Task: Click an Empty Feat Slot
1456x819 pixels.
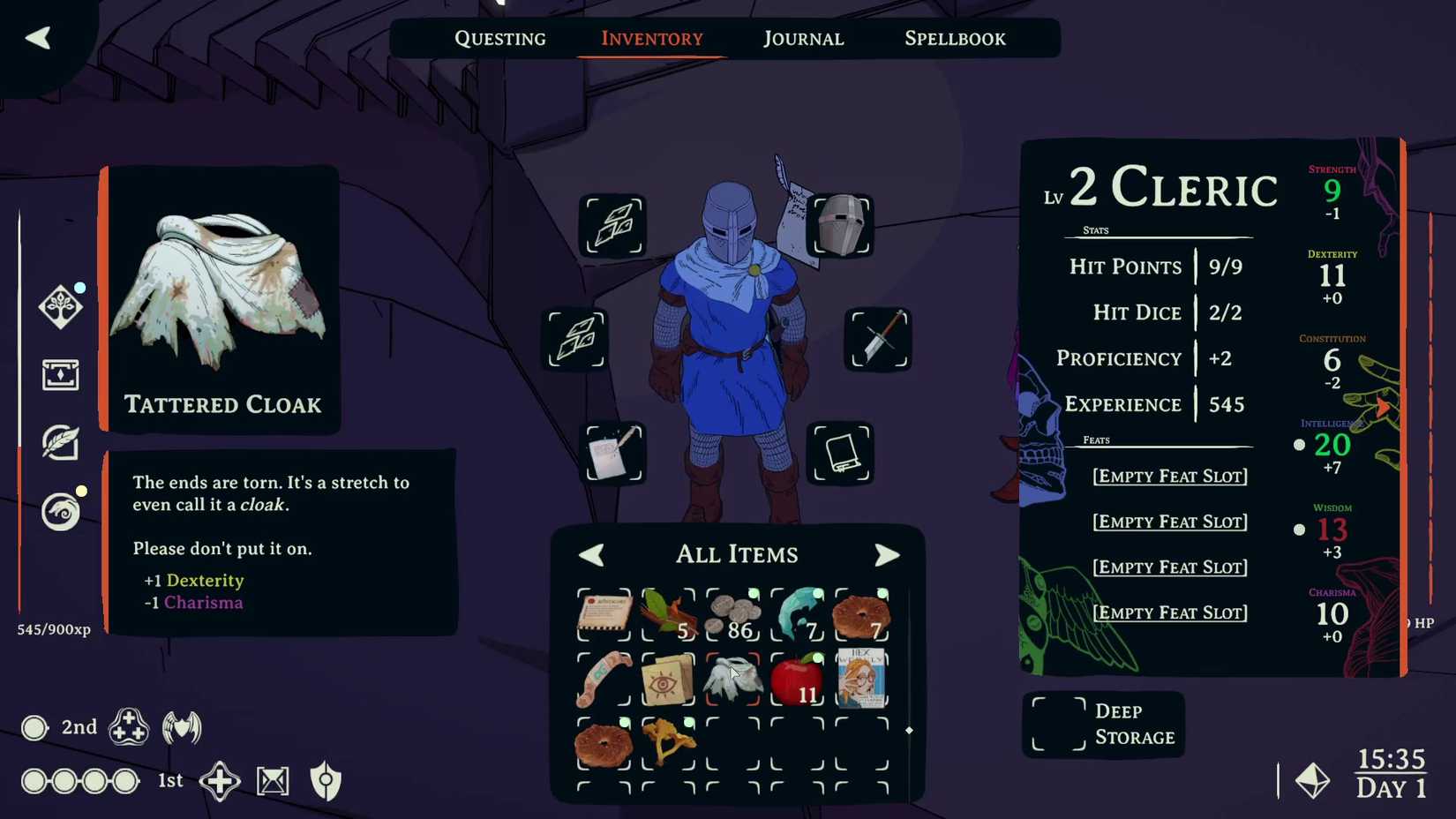Action: [1169, 476]
